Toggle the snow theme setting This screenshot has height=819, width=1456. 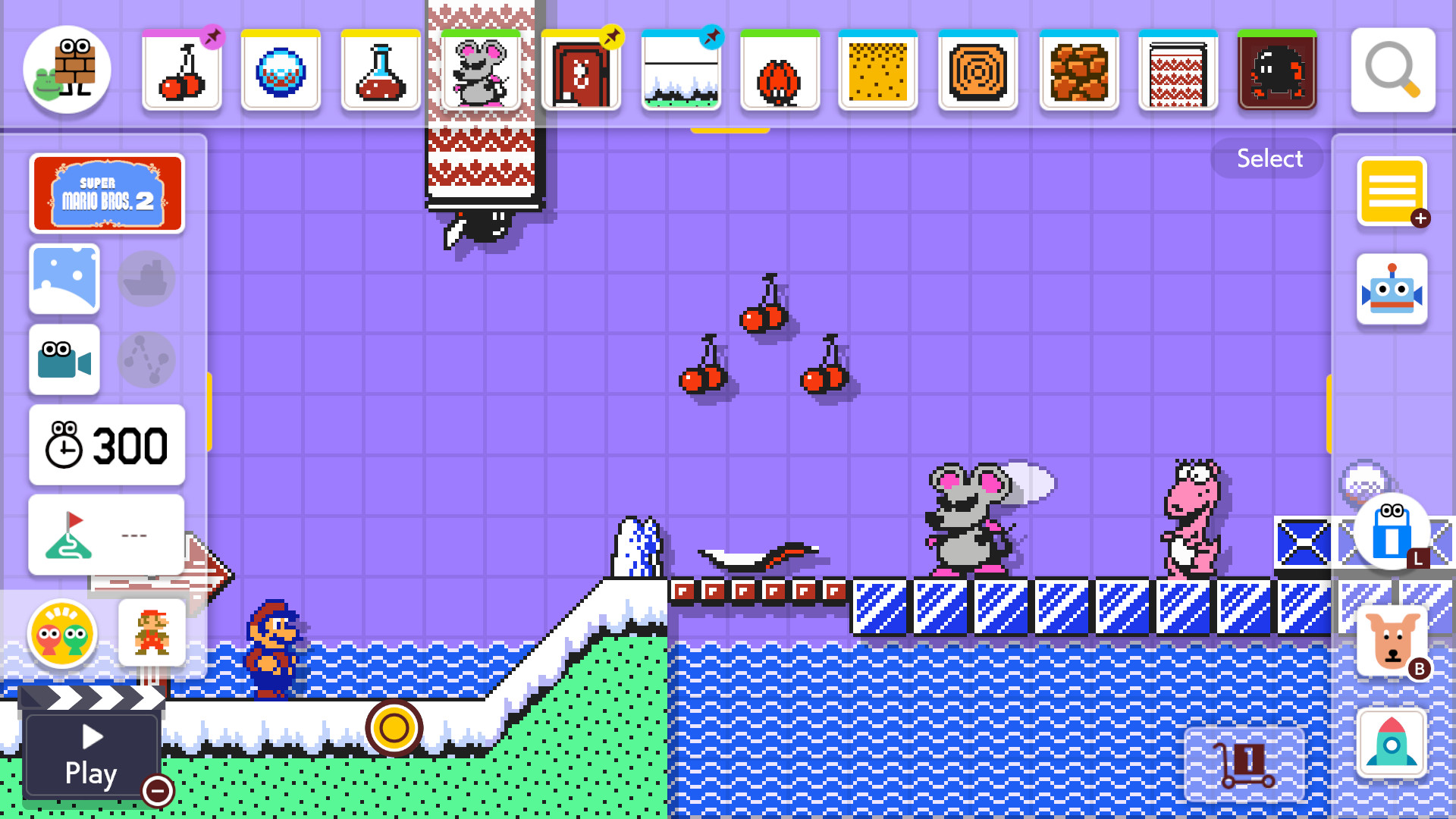click(64, 279)
